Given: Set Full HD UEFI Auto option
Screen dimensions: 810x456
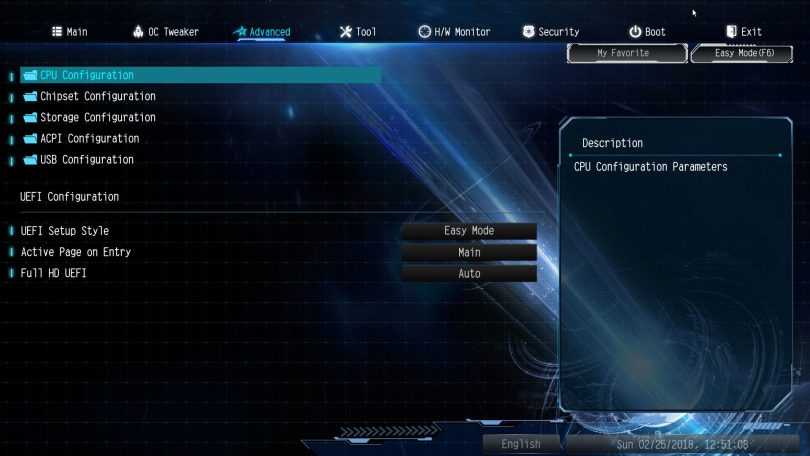Looking at the screenshot, I should 469,273.
